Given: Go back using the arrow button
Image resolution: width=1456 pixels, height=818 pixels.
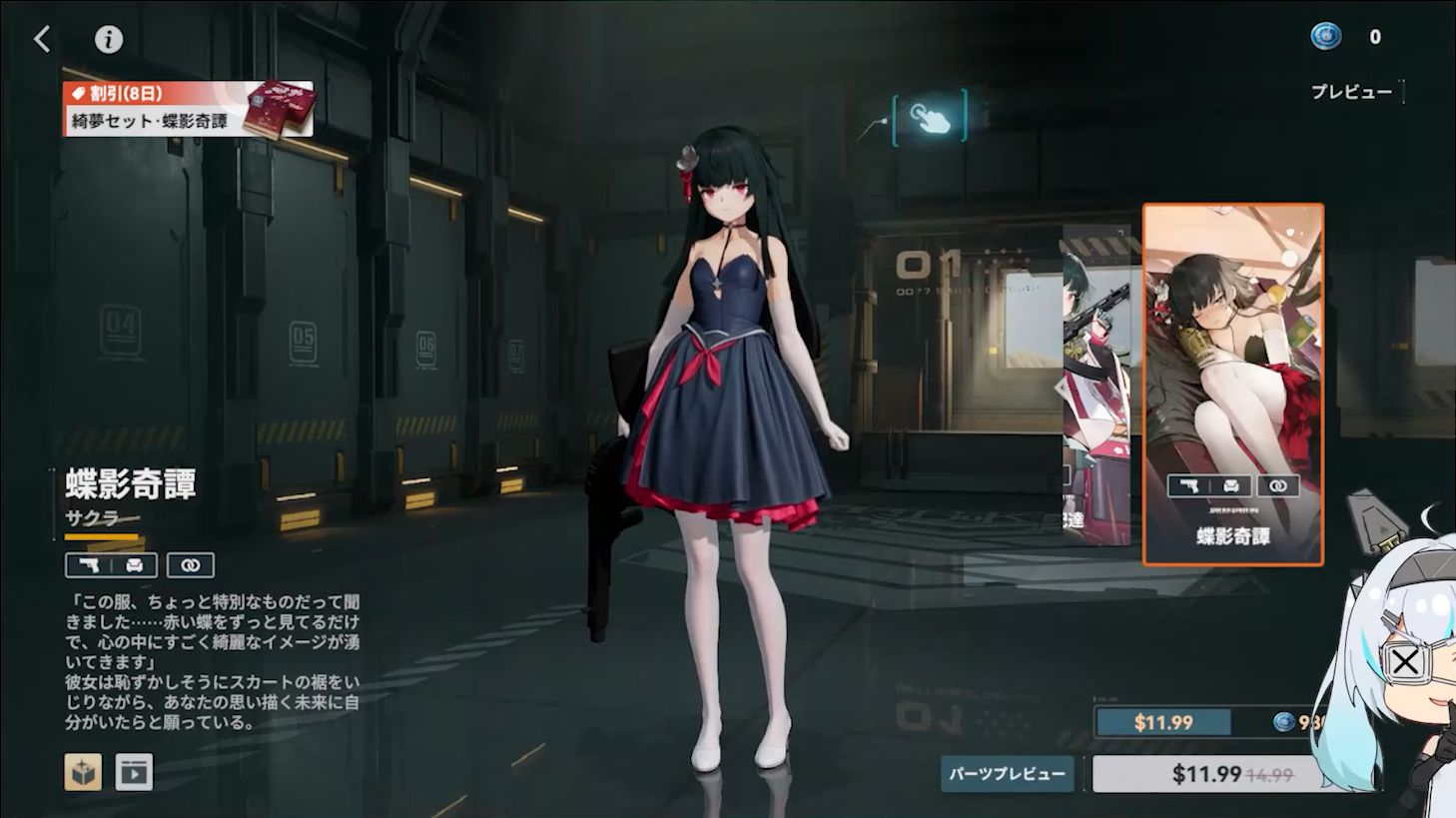Looking at the screenshot, I should point(42,39).
